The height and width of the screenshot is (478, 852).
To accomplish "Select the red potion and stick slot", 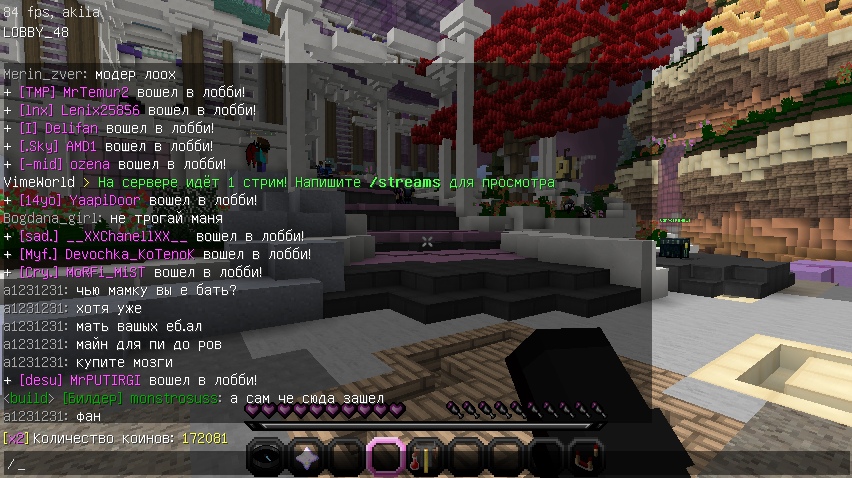I will click(424, 458).
